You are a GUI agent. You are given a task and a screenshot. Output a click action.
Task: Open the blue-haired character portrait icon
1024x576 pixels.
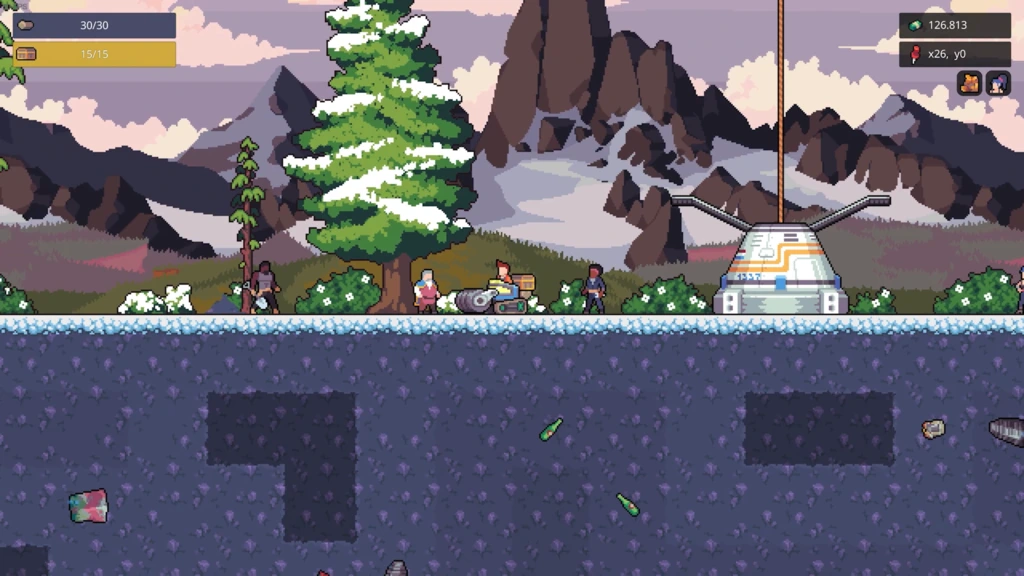click(998, 83)
